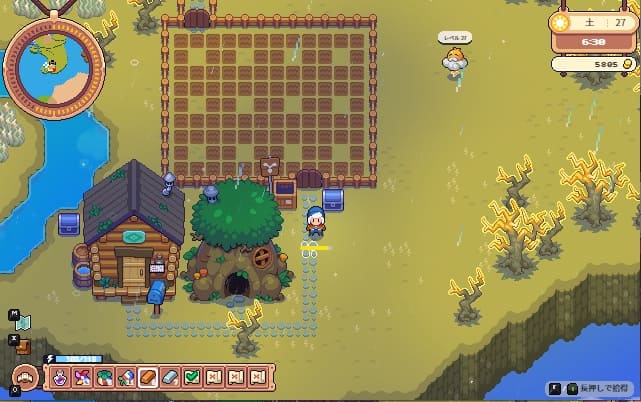Choose the copper ingot hotbar slot

148,377
